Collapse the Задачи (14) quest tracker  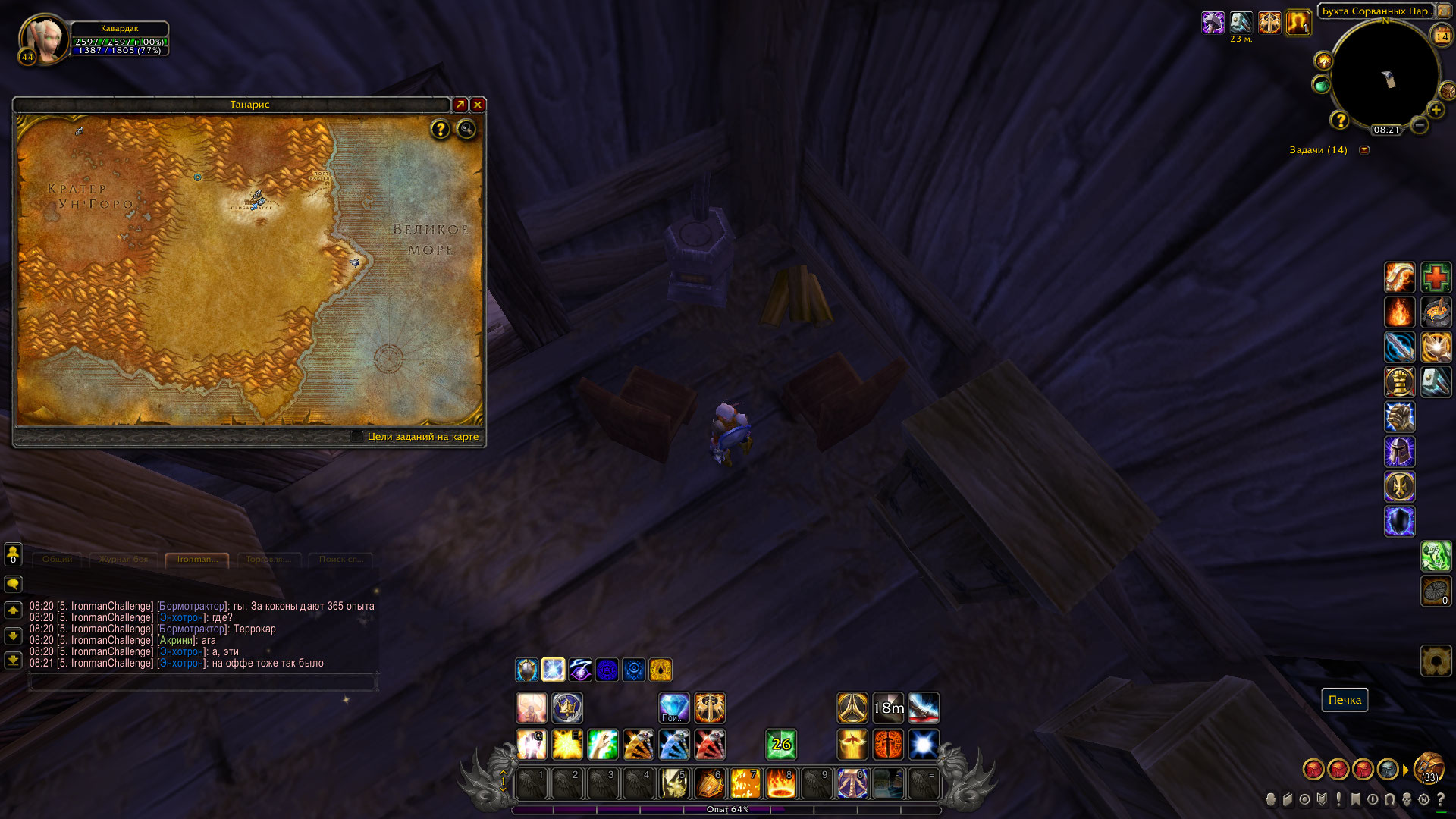1364,150
